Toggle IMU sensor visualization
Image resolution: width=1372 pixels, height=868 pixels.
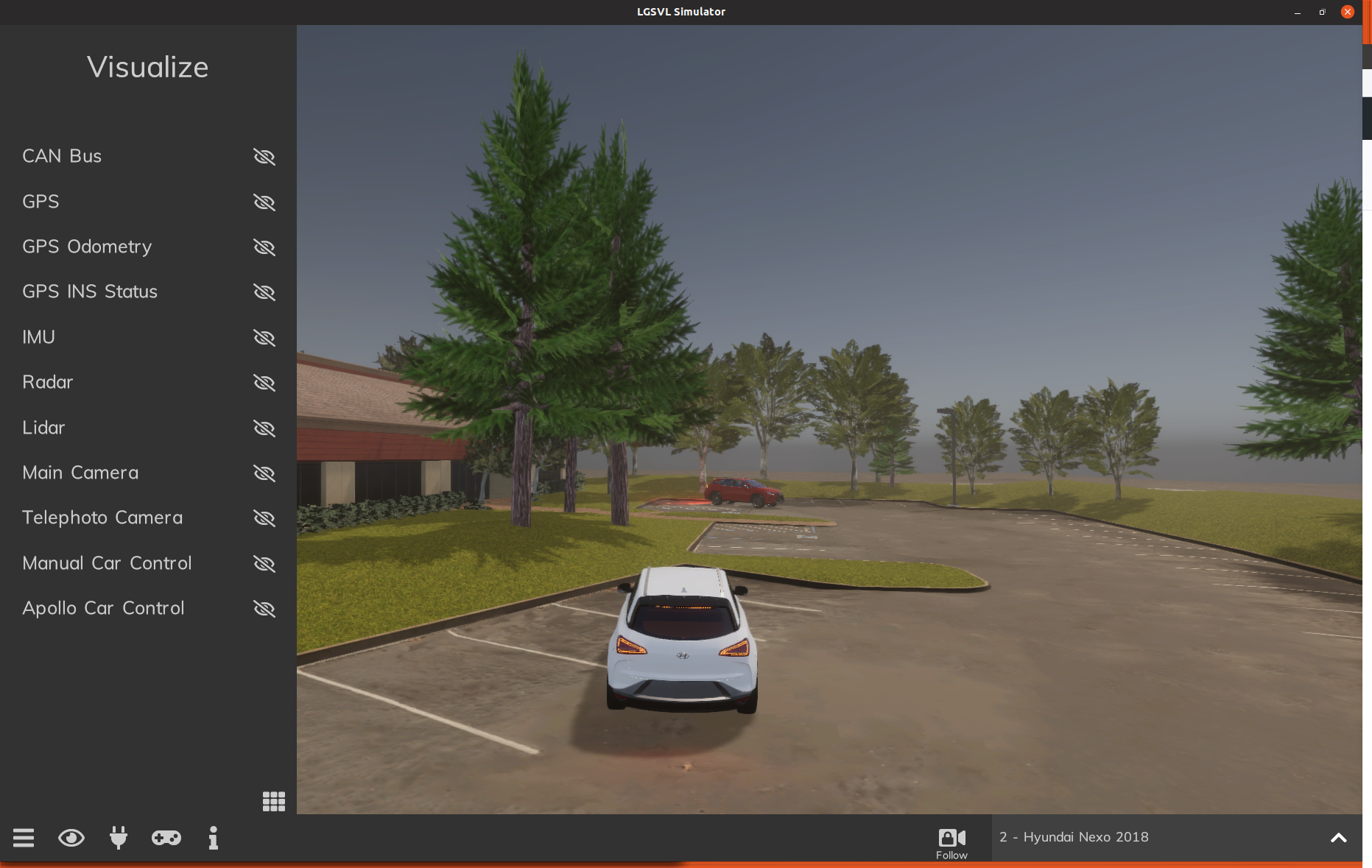coord(264,338)
